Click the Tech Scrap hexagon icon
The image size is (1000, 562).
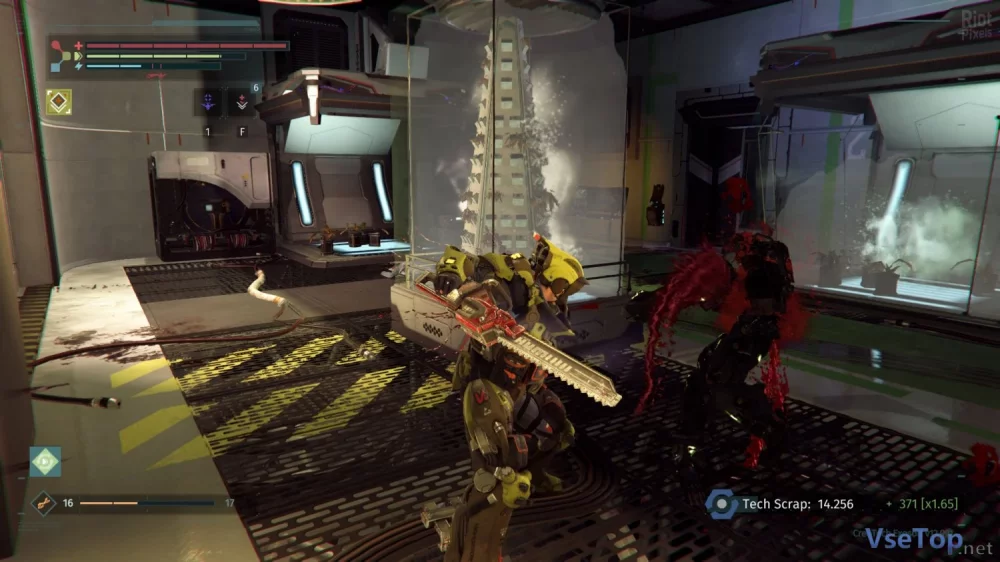(720, 504)
